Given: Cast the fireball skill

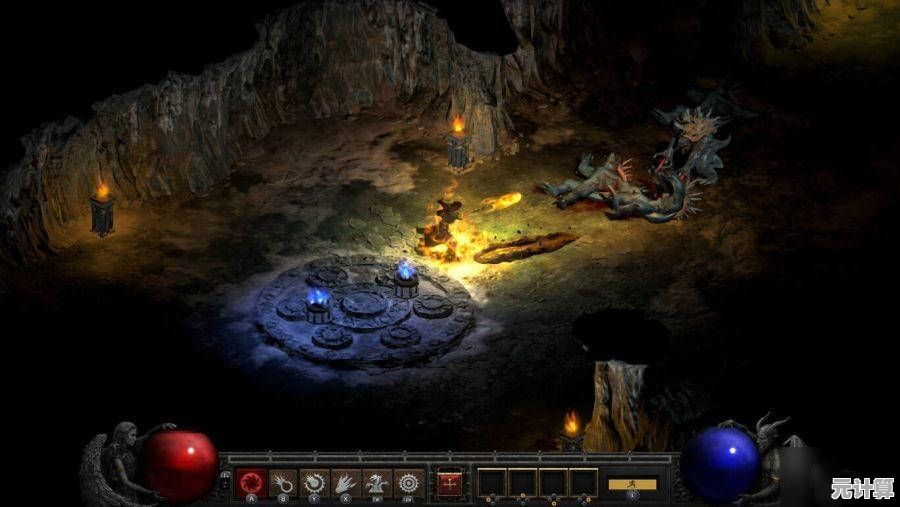Looking at the screenshot, I should coord(283,483).
